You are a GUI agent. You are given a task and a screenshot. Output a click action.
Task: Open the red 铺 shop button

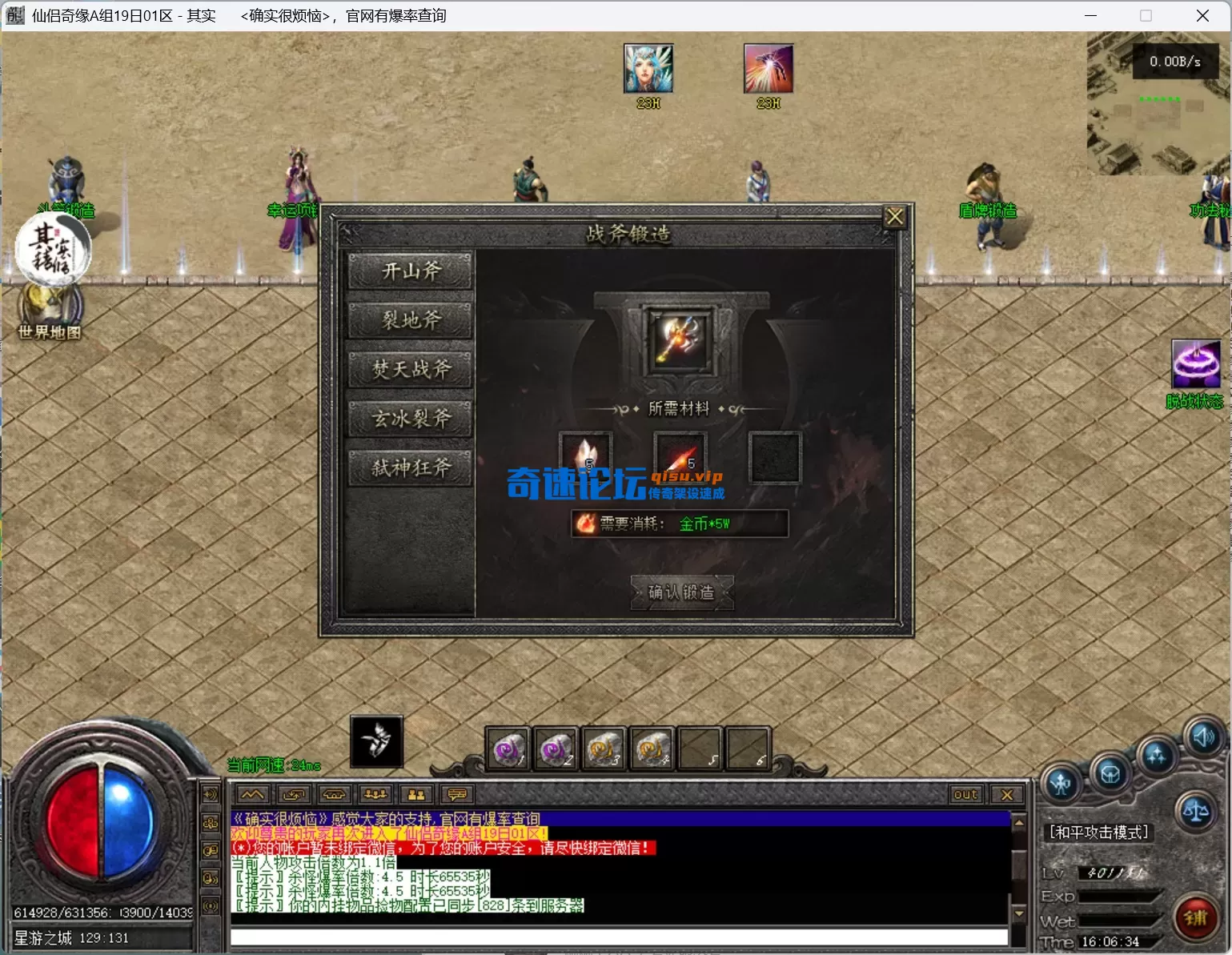[x=1195, y=918]
